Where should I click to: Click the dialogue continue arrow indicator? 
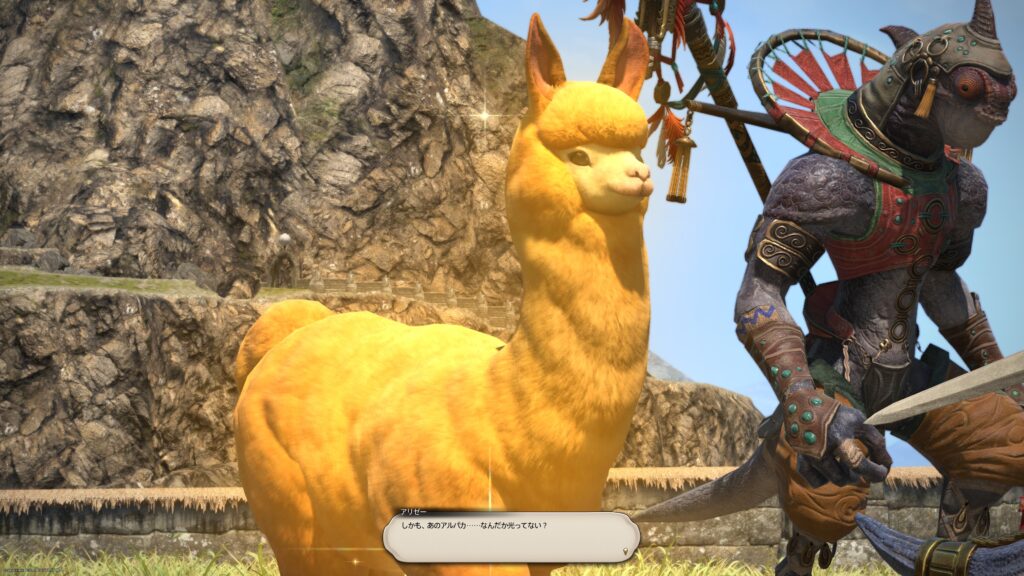tap(626, 550)
